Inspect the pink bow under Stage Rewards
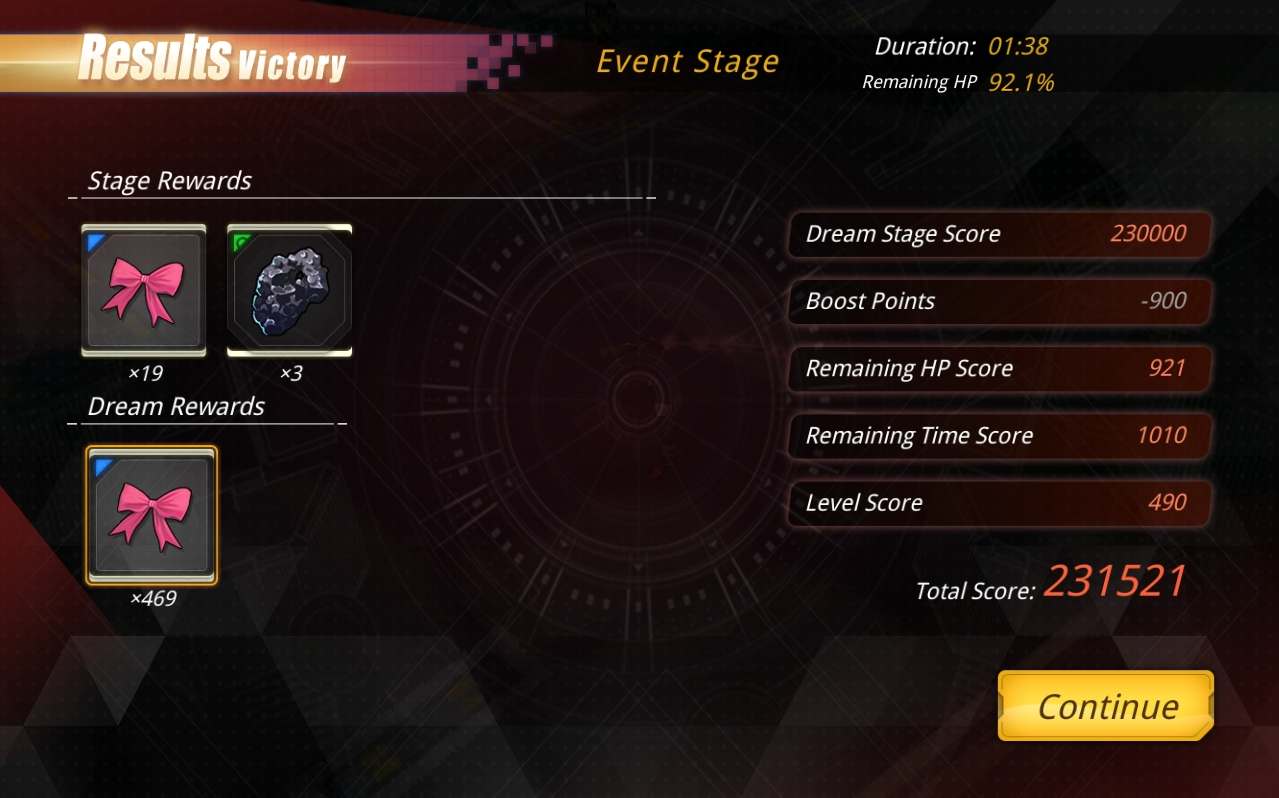Screen dimensions: 1279x798 pos(144,290)
